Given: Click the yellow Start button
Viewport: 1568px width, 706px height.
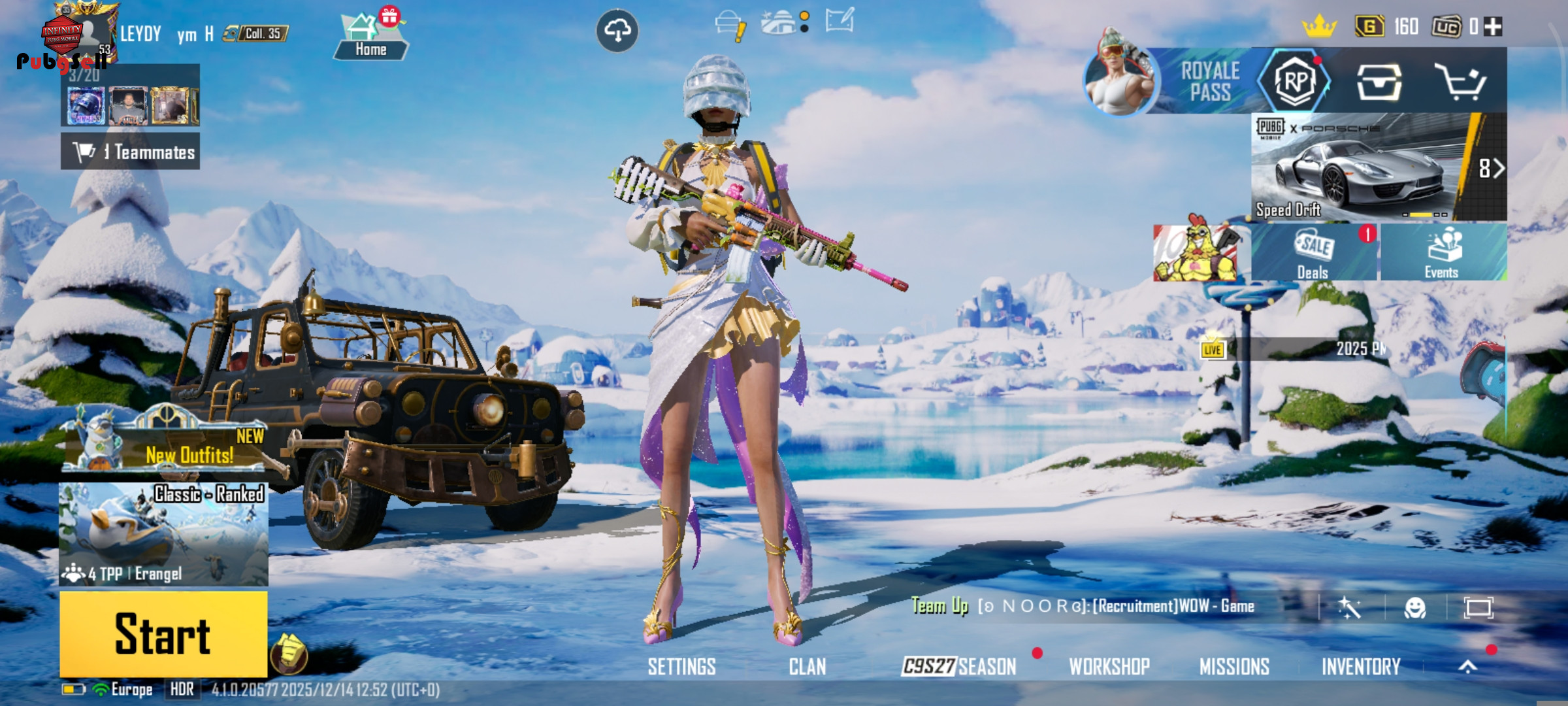Looking at the screenshot, I should pyautogui.click(x=163, y=633).
